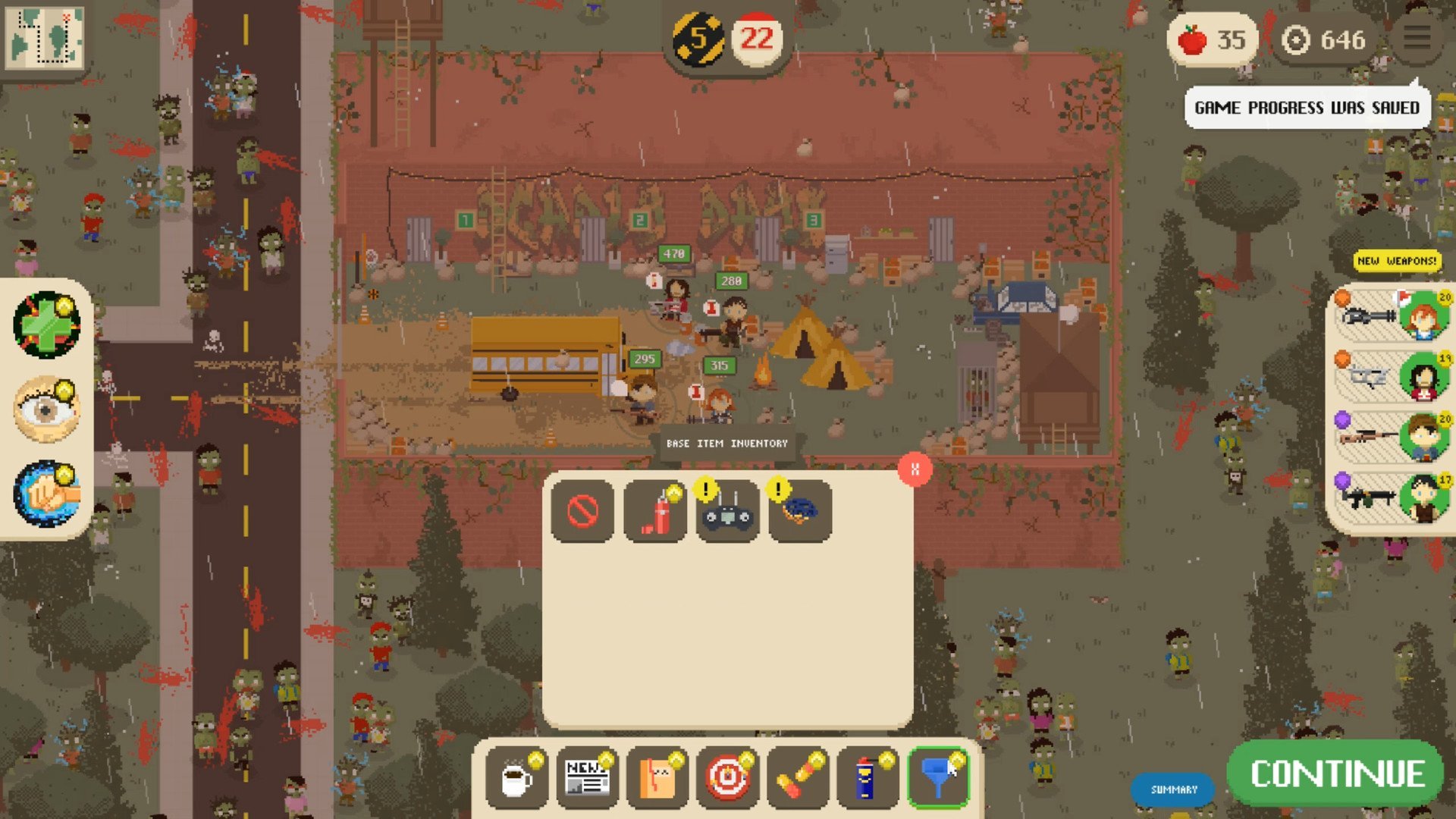Choose the bullseye target base slot
Image resolution: width=1456 pixels, height=819 pixels.
727,777
